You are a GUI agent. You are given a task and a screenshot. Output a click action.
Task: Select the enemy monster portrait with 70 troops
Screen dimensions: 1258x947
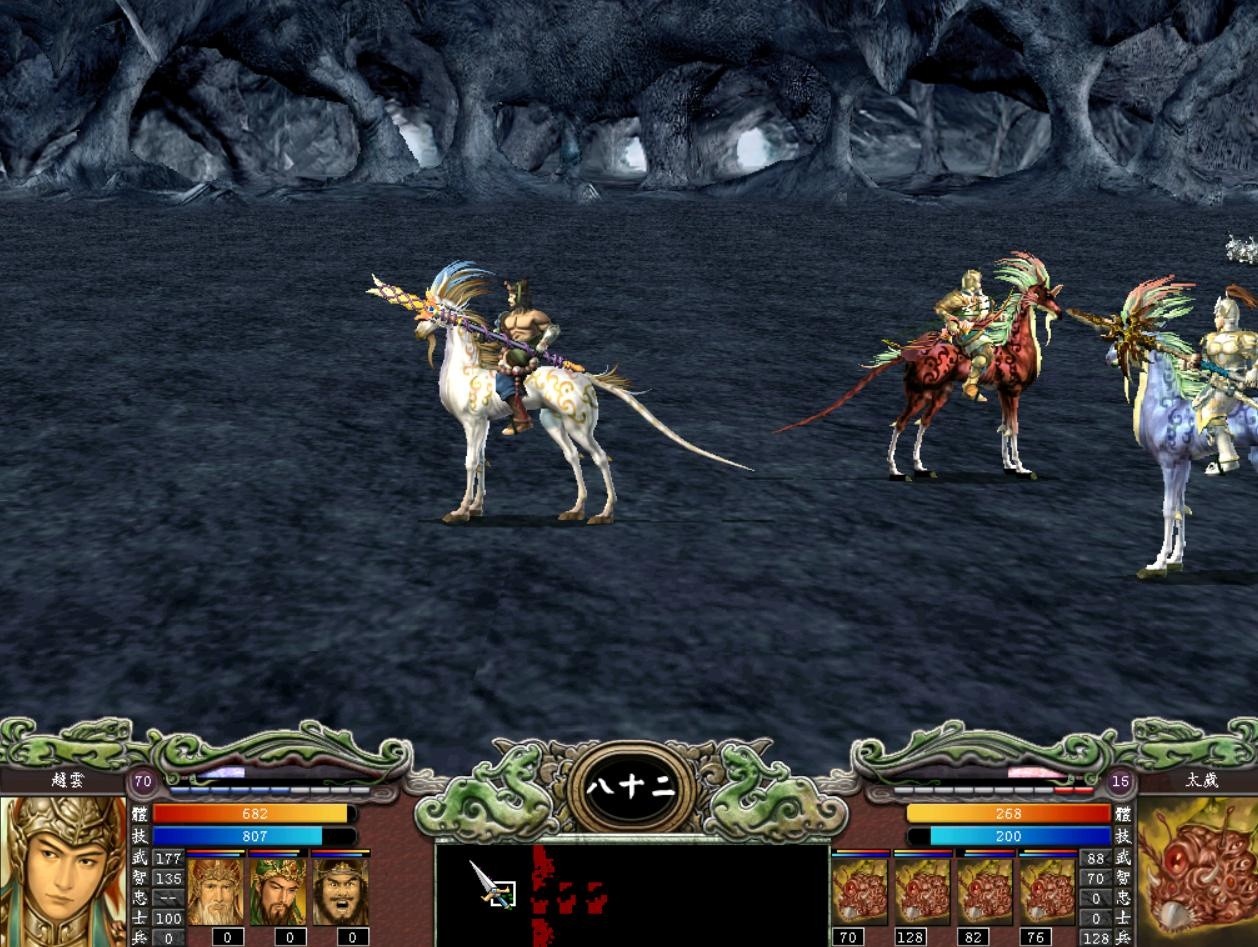[x=859, y=891]
